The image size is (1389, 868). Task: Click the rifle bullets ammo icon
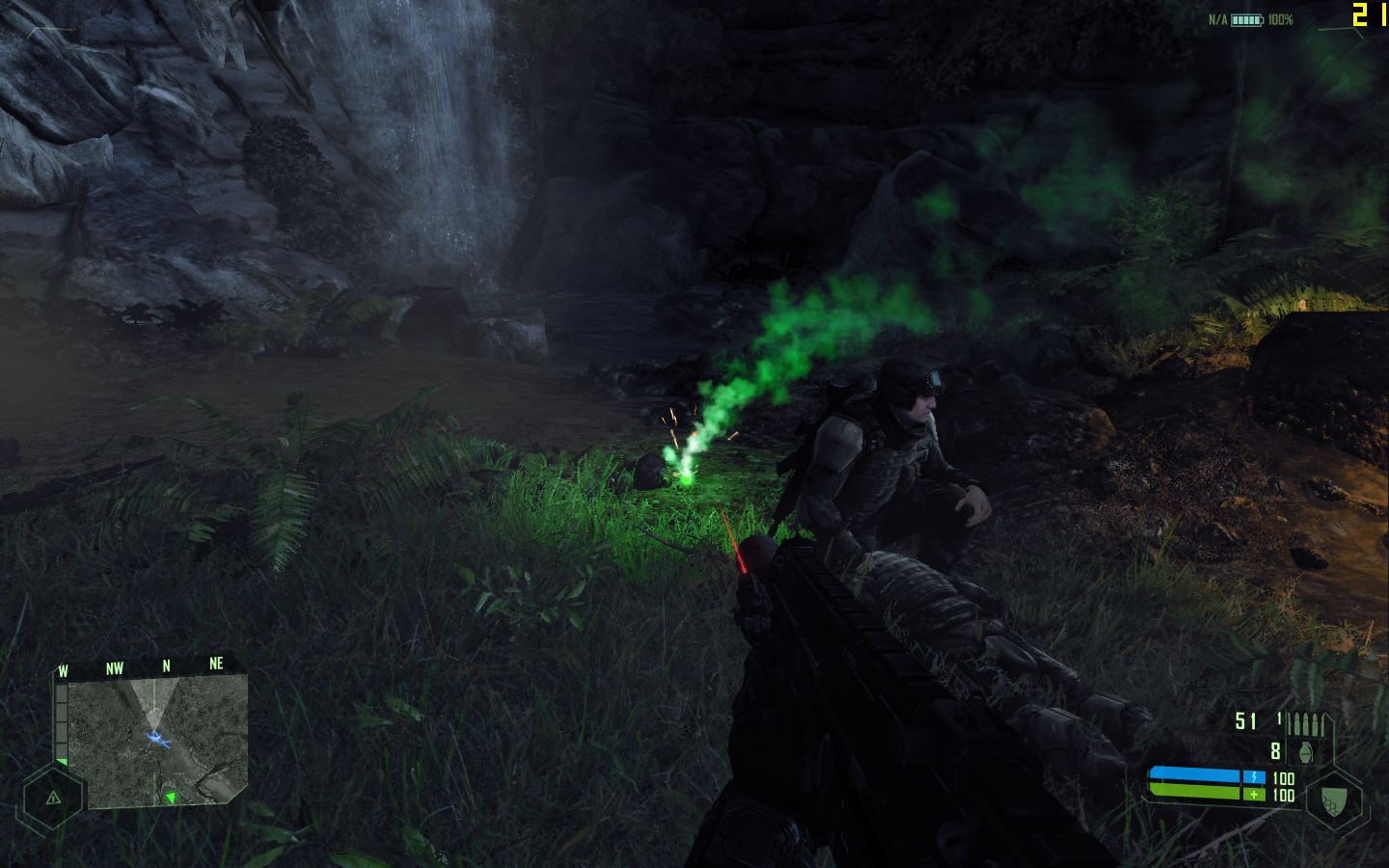(1310, 722)
